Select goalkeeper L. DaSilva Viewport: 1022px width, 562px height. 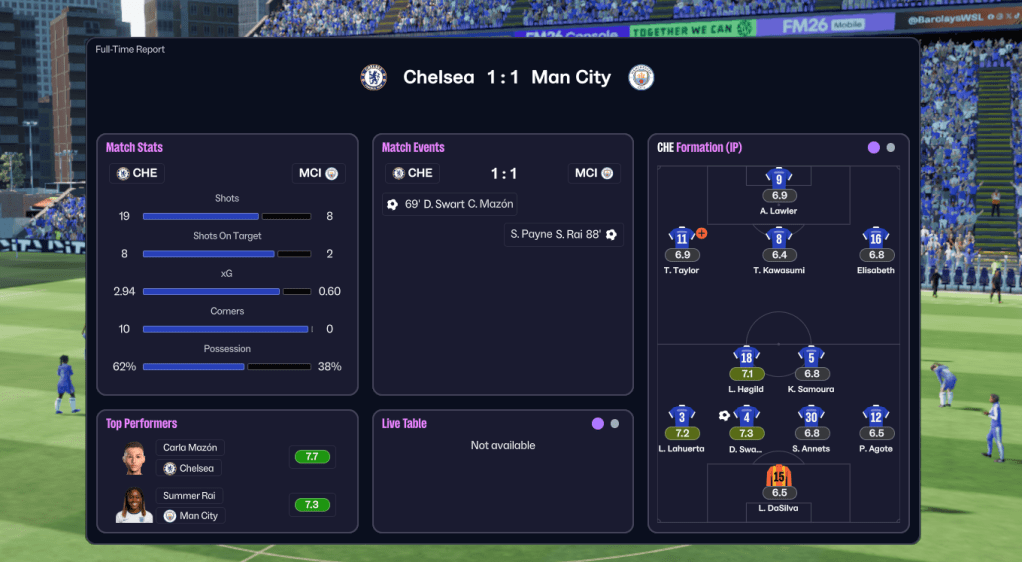[779, 477]
